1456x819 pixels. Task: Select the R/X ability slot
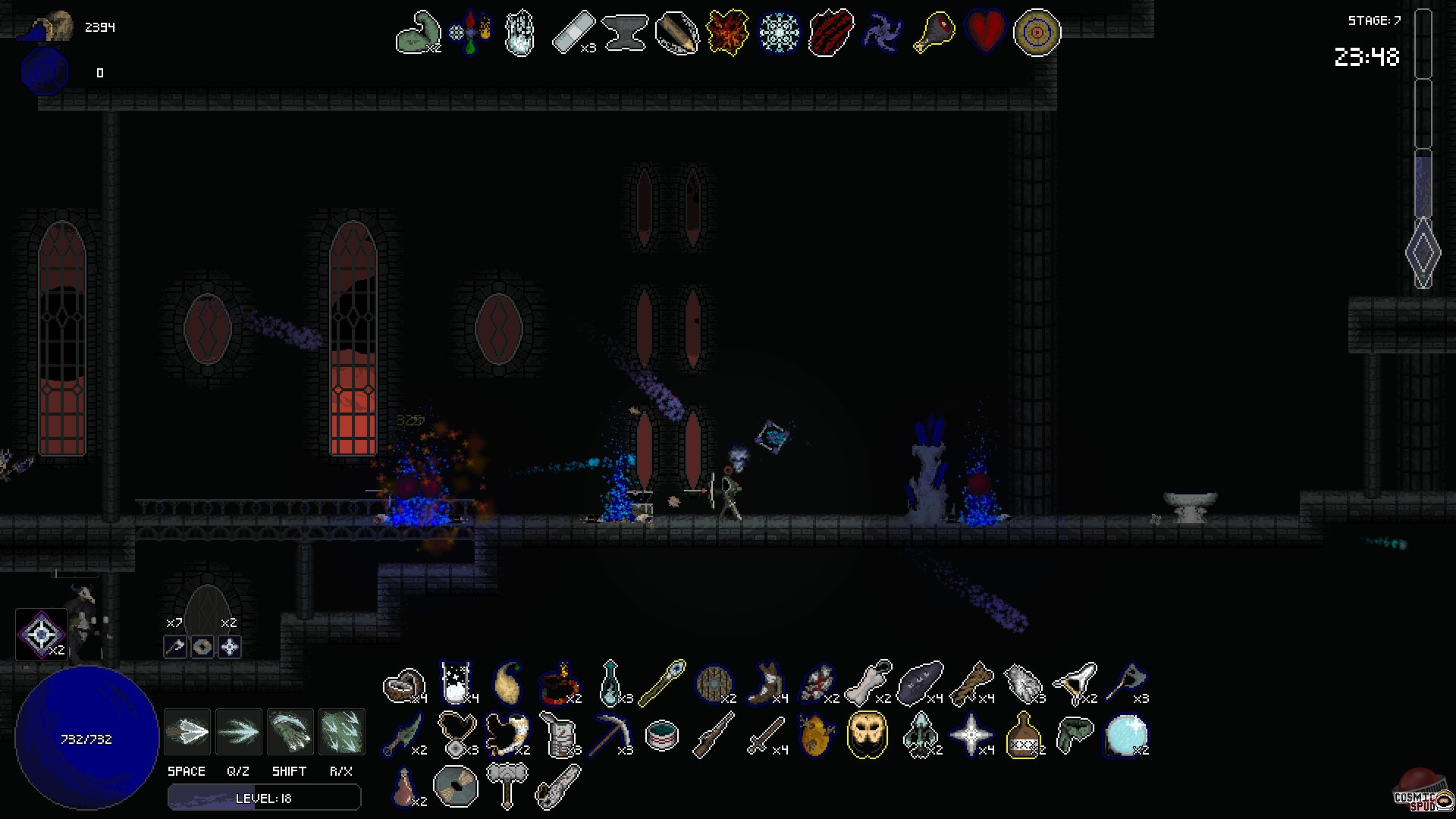click(342, 730)
